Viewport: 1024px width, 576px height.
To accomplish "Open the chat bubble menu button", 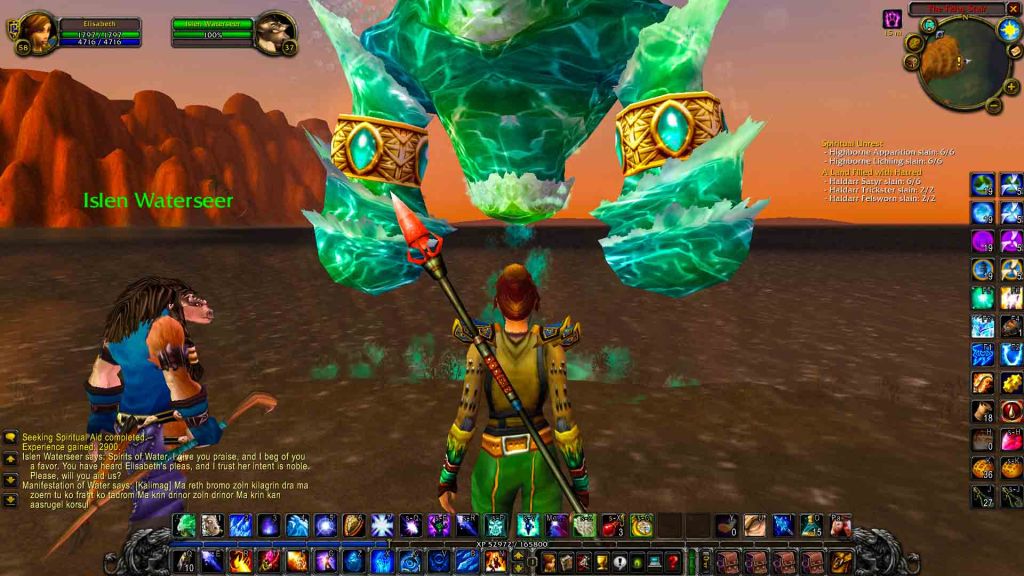I will tap(10, 437).
